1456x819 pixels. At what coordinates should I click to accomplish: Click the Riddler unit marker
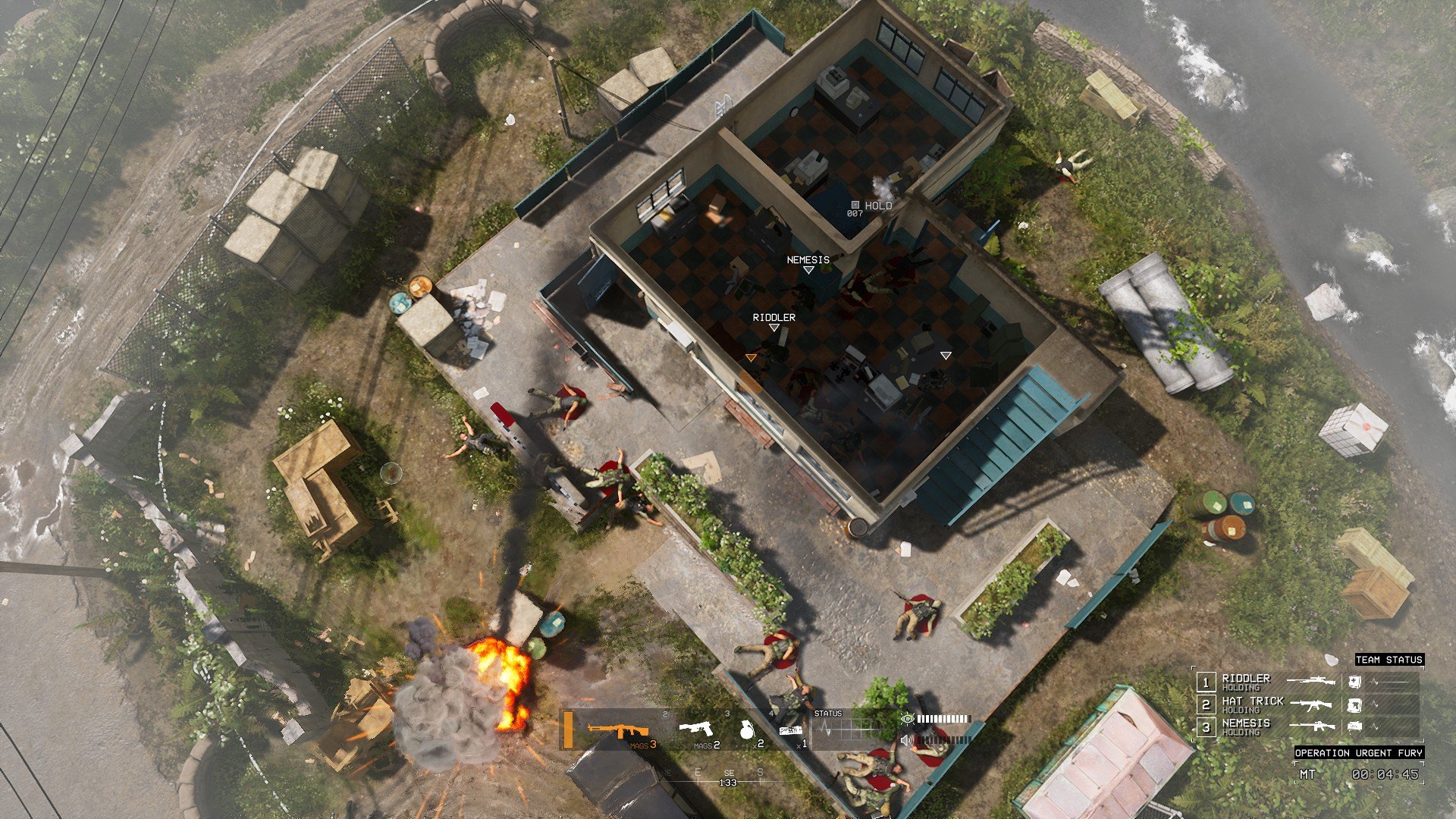pyautogui.click(x=773, y=327)
